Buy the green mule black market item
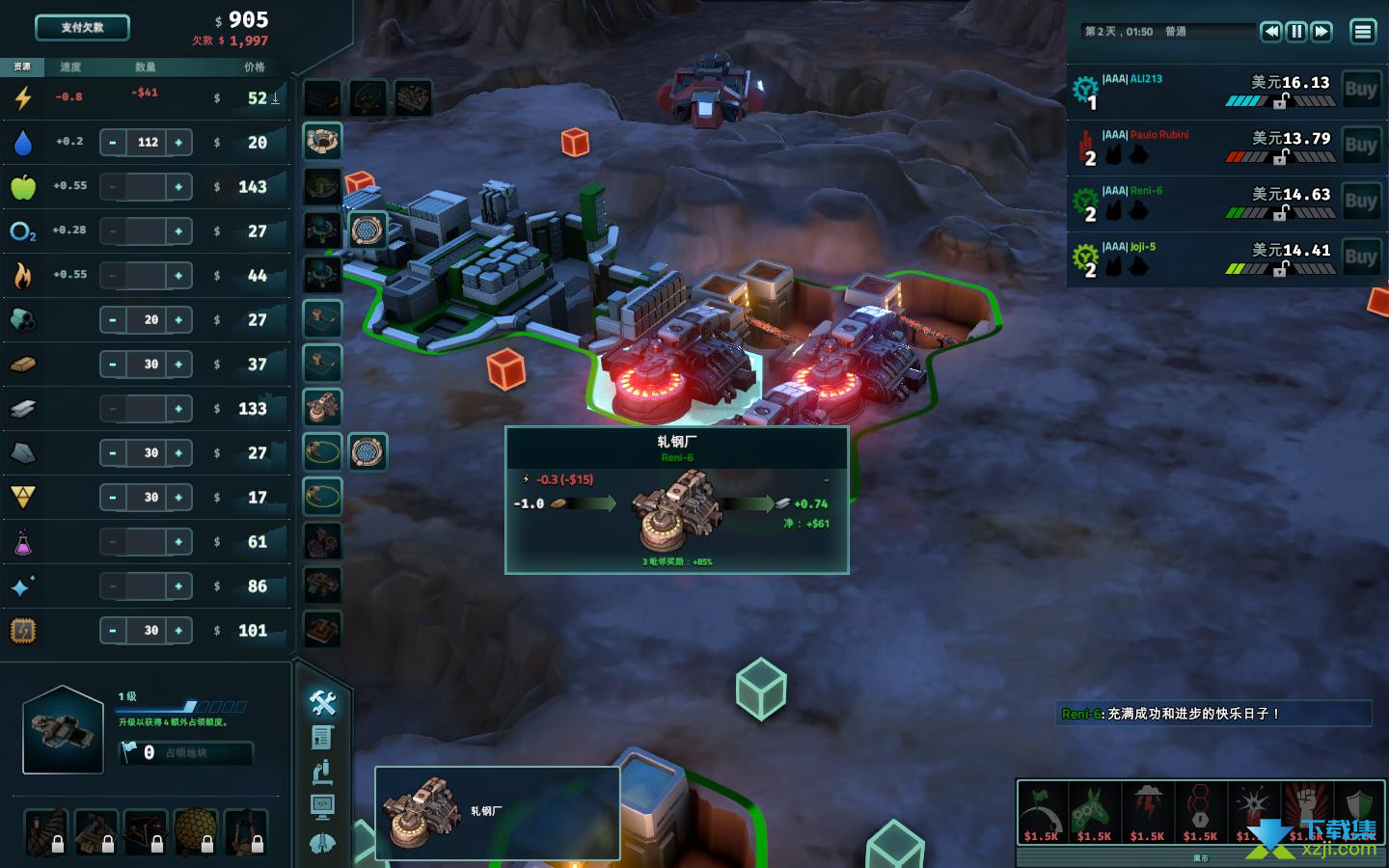The width and height of the screenshot is (1389, 868). (1095, 812)
